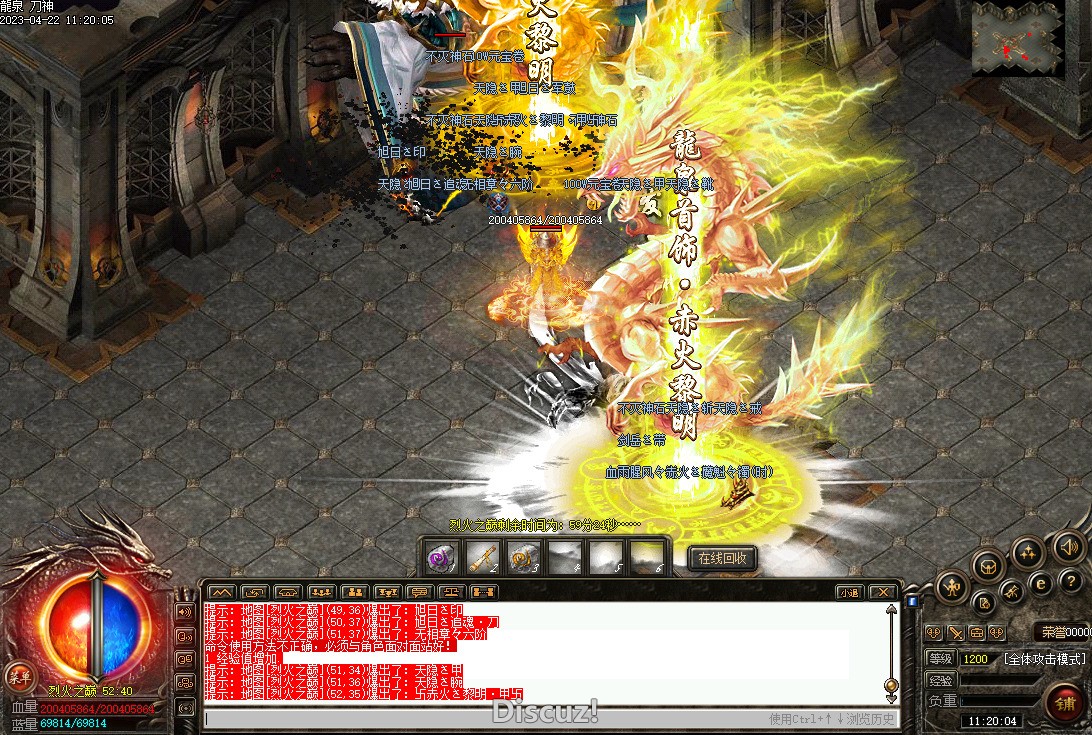Open the 菜单 round menu button
The image size is (1092, 735).
(x=18, y=675)
